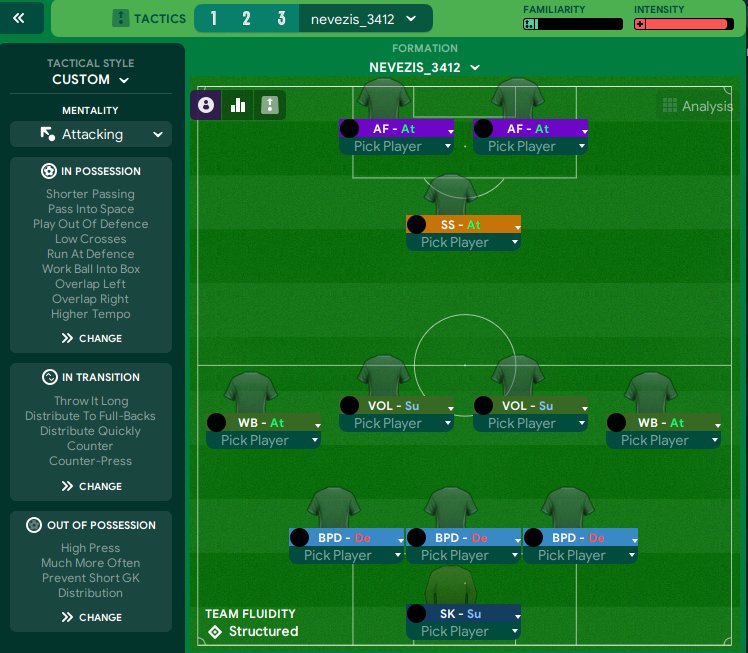Click Change under In Possession
The height and width of the screenshot is (653, 748).
click(x=91, y=338)
